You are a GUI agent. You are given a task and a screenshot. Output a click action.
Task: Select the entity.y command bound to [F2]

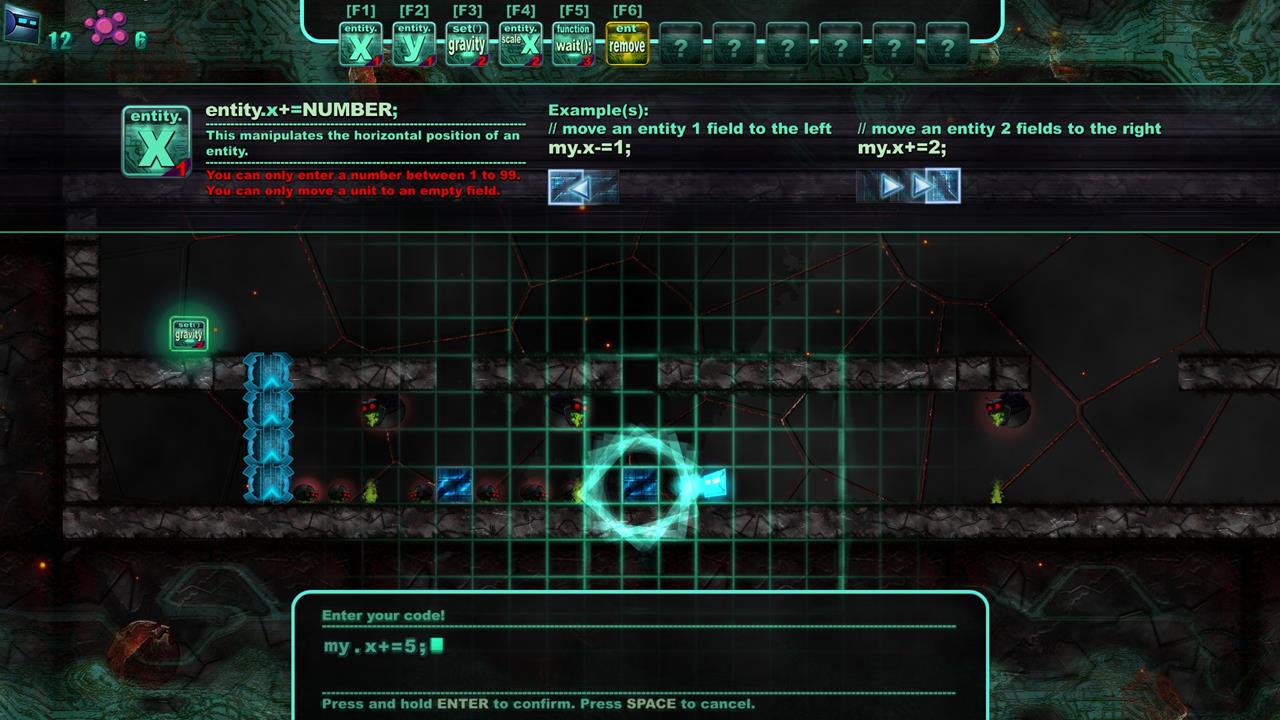tap(415, 40)
